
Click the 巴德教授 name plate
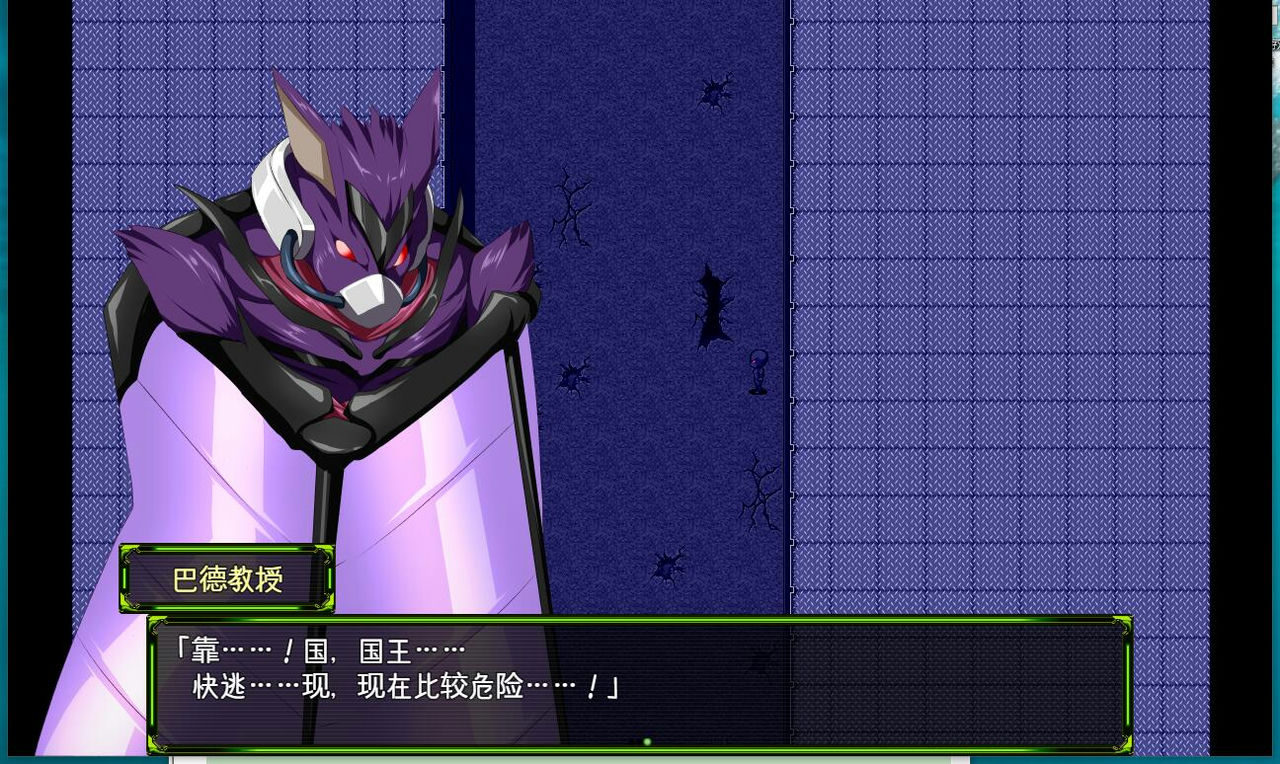point(227,578)
